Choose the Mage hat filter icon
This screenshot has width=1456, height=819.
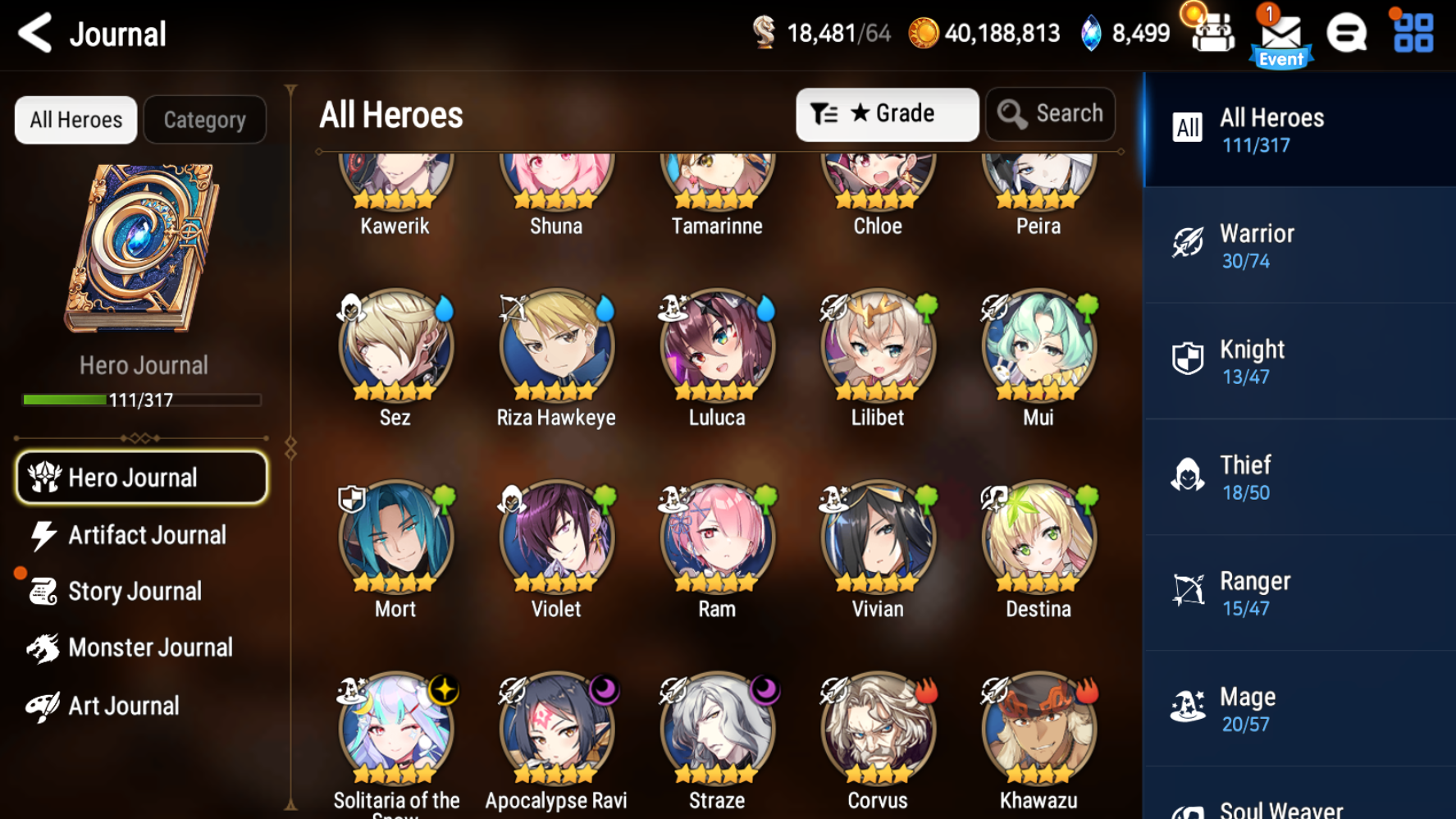pyautogui.click(x=1187, y=706)
